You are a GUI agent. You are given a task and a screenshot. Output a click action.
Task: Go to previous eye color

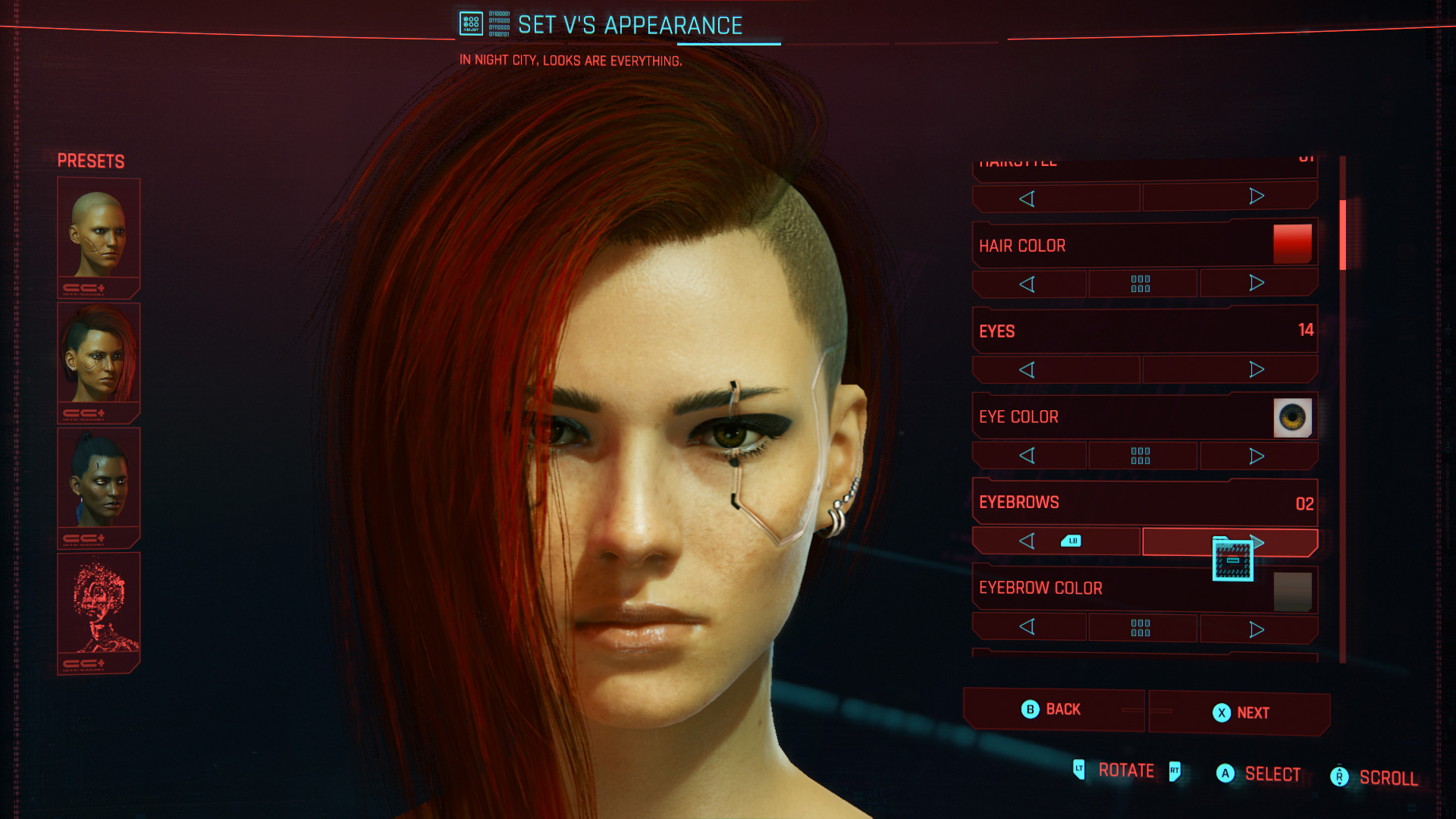click(1028, 456)
